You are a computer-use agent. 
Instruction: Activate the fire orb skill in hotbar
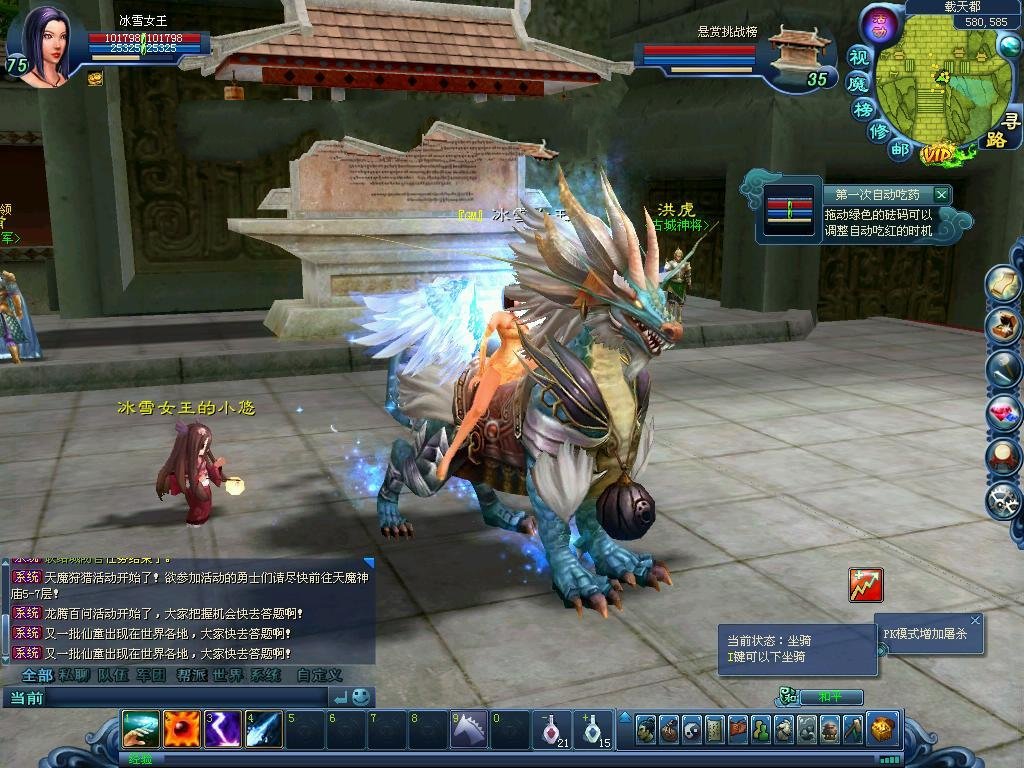(183, 729)
